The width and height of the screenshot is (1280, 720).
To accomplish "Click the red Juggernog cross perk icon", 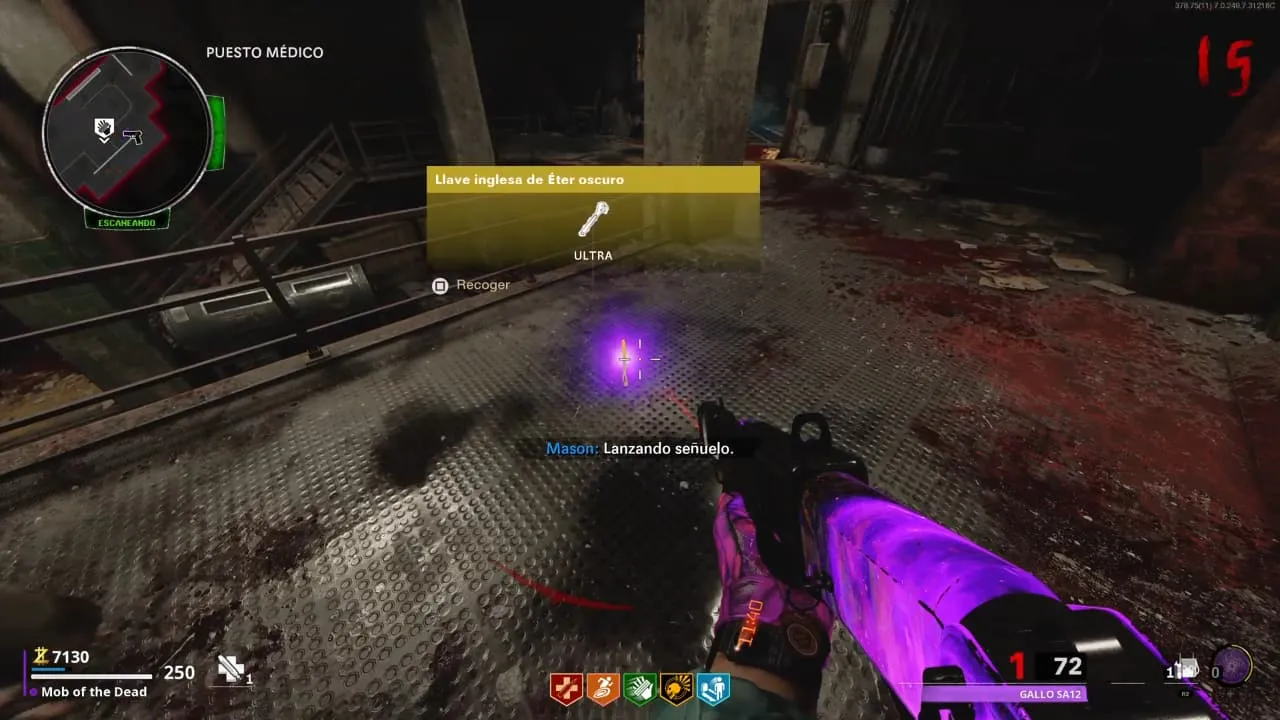I will (x=566, y=689).
